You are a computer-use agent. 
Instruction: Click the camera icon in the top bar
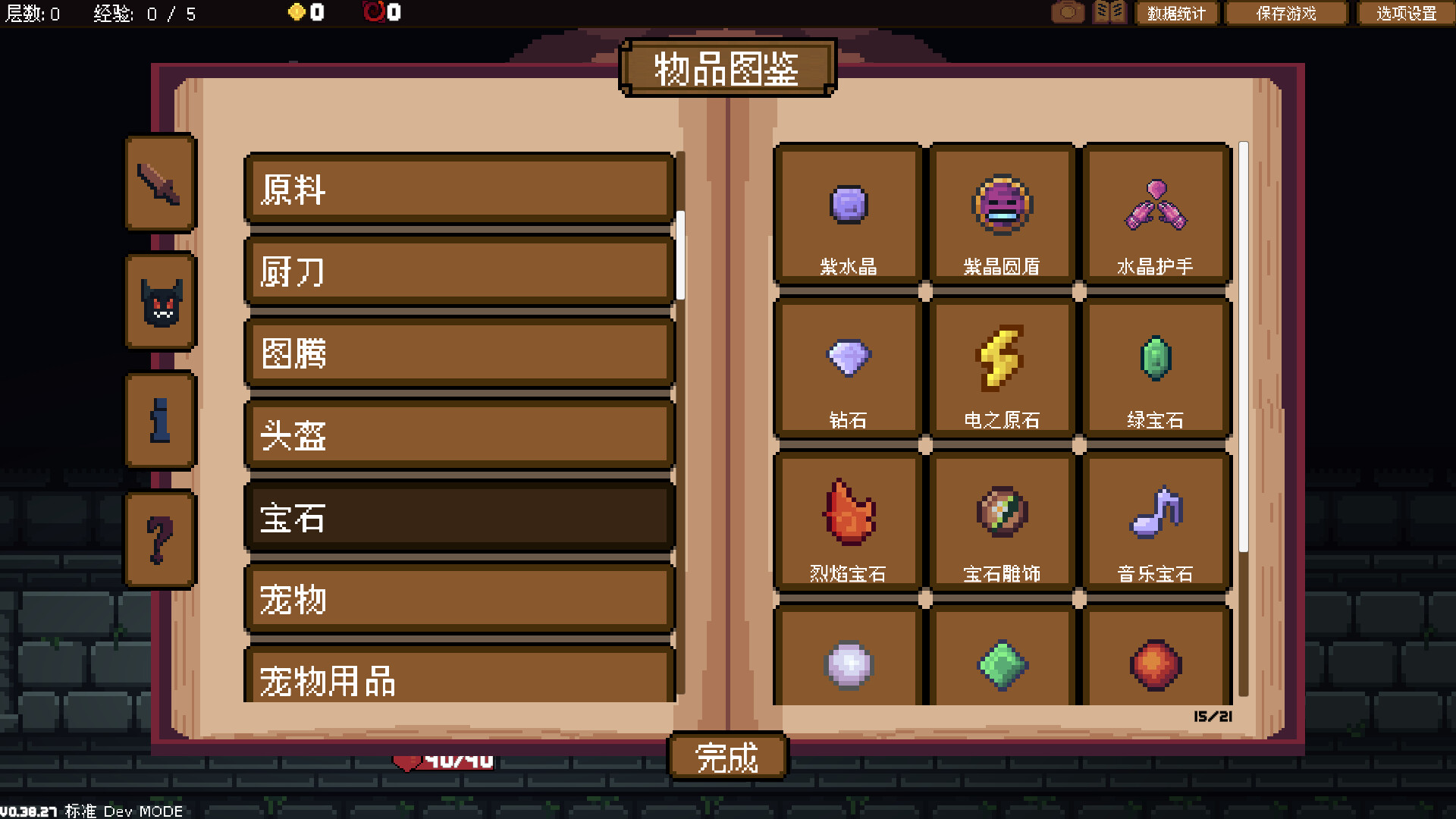1068,12
